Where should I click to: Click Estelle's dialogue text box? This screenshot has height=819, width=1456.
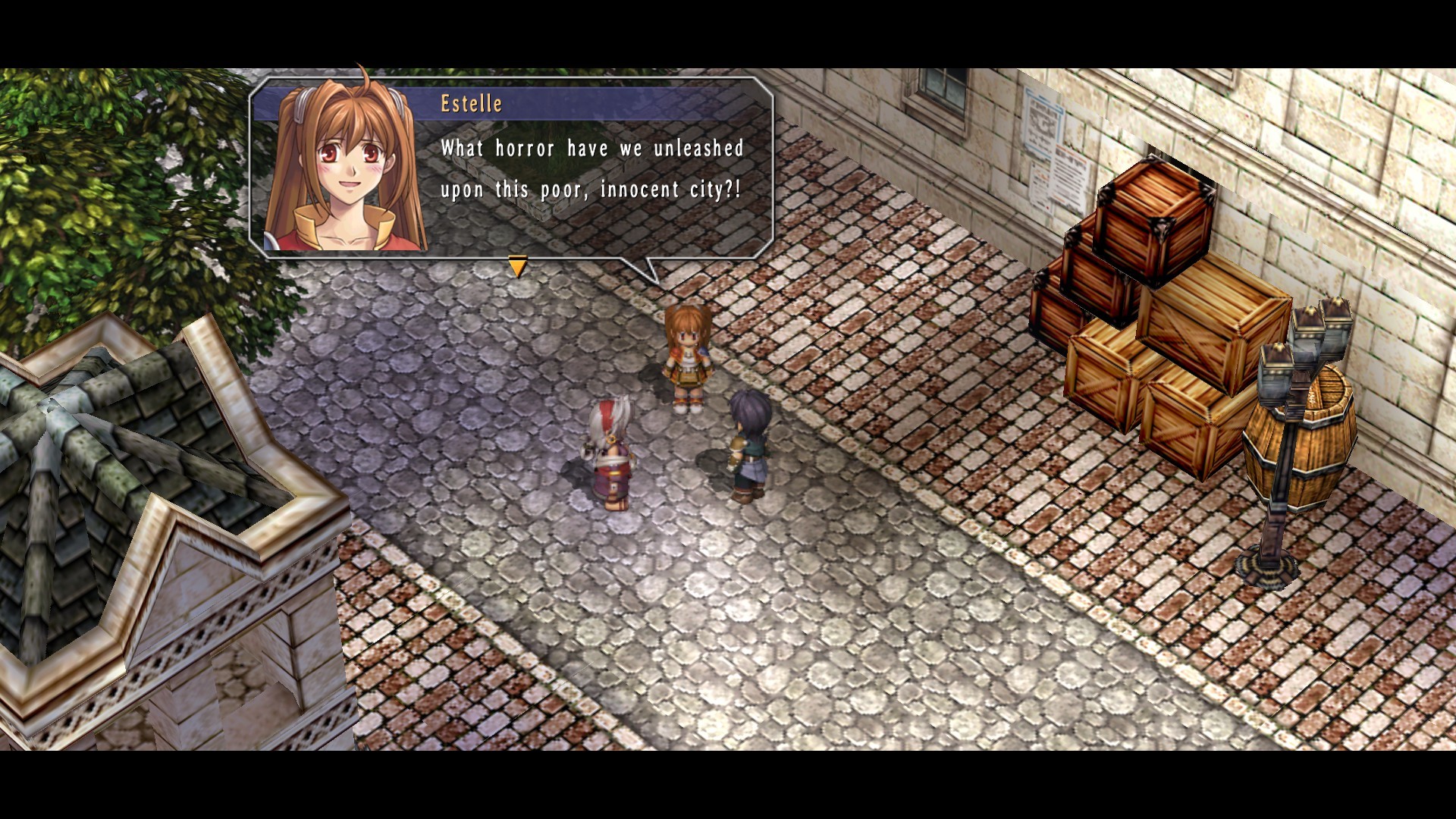point(591,169)
